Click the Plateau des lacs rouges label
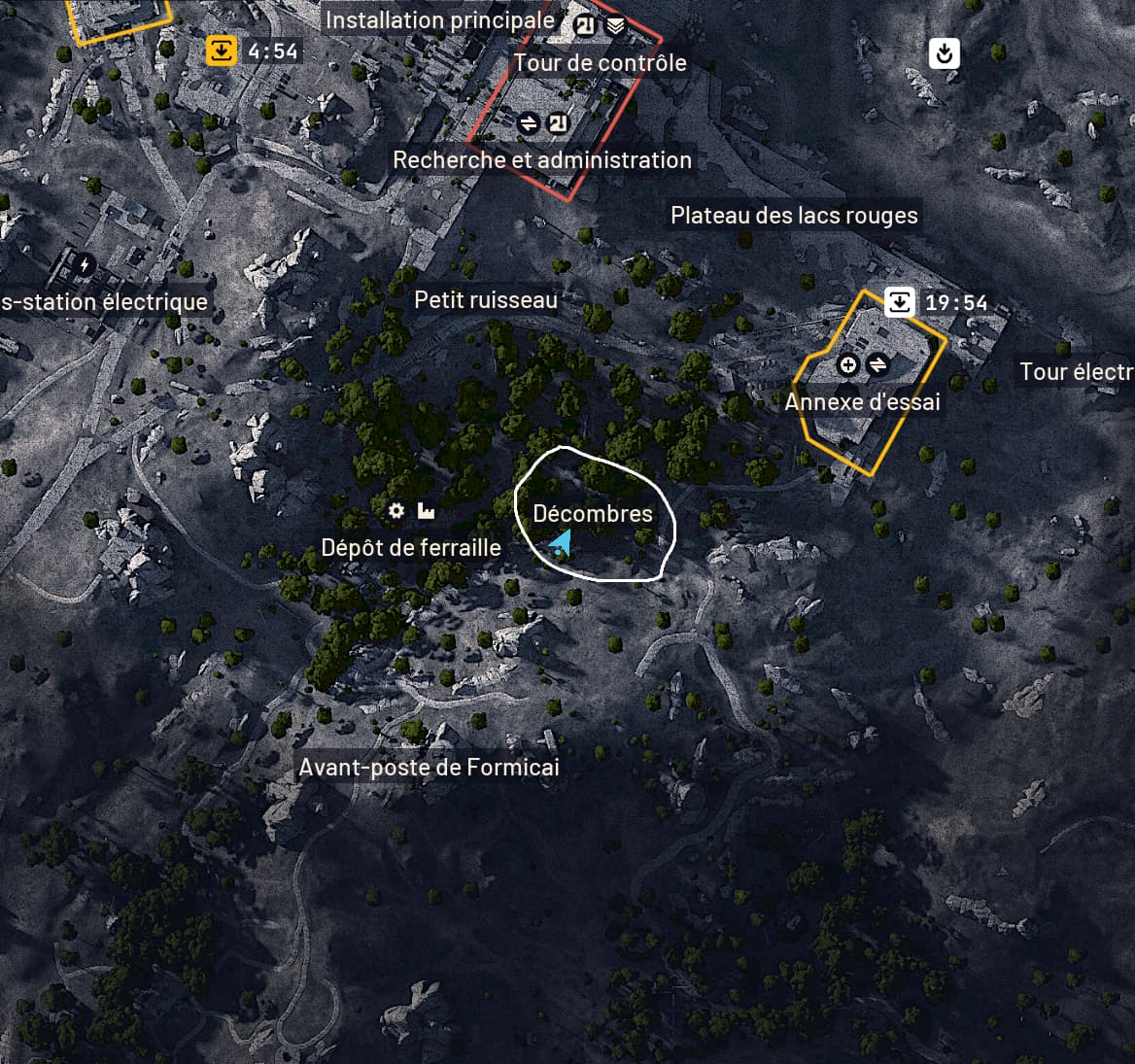Screen dimensions: 1135x1064 click(x=794, y=215)
